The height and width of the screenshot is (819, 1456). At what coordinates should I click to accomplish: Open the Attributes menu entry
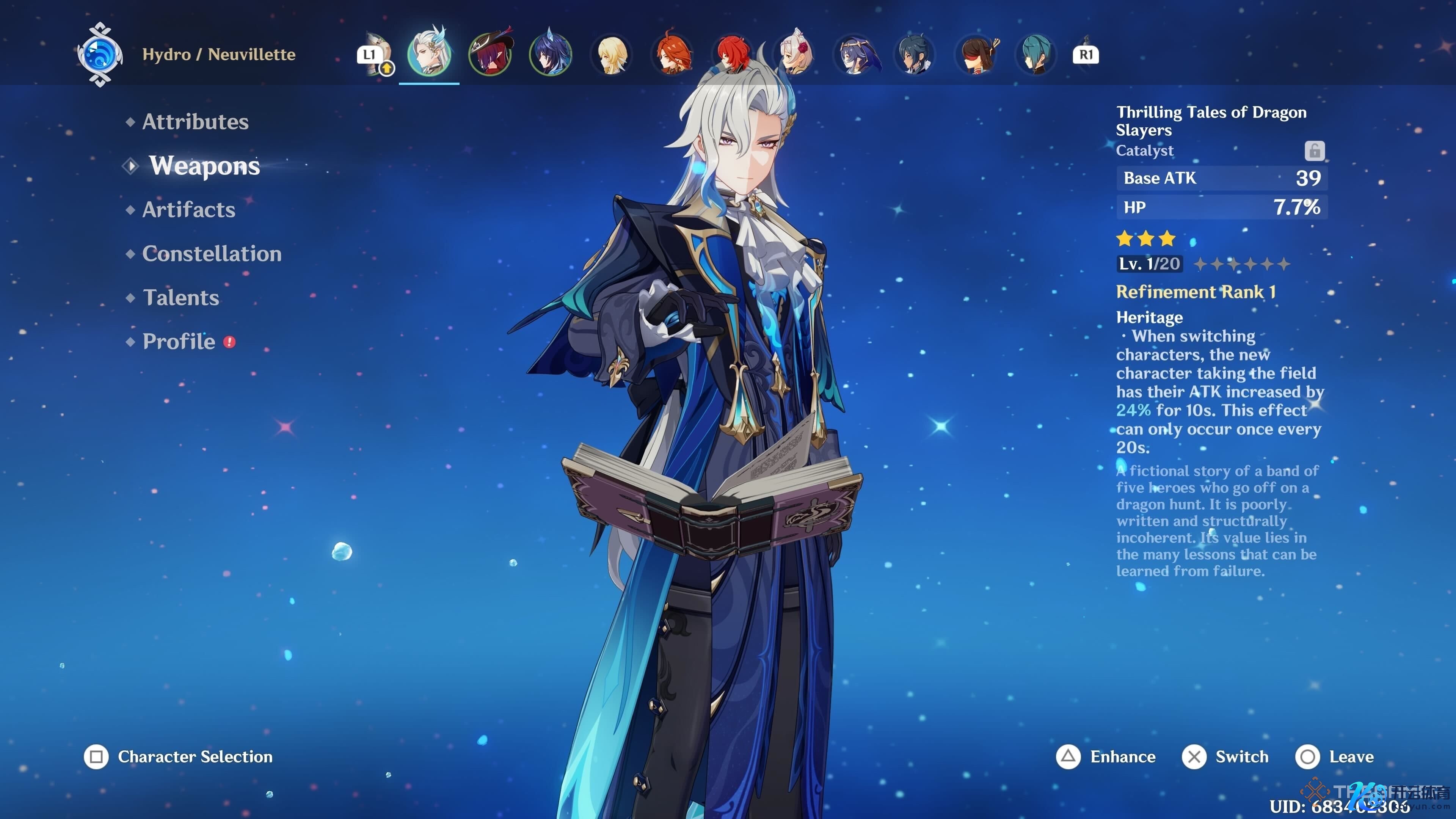(x=195, y=122)
